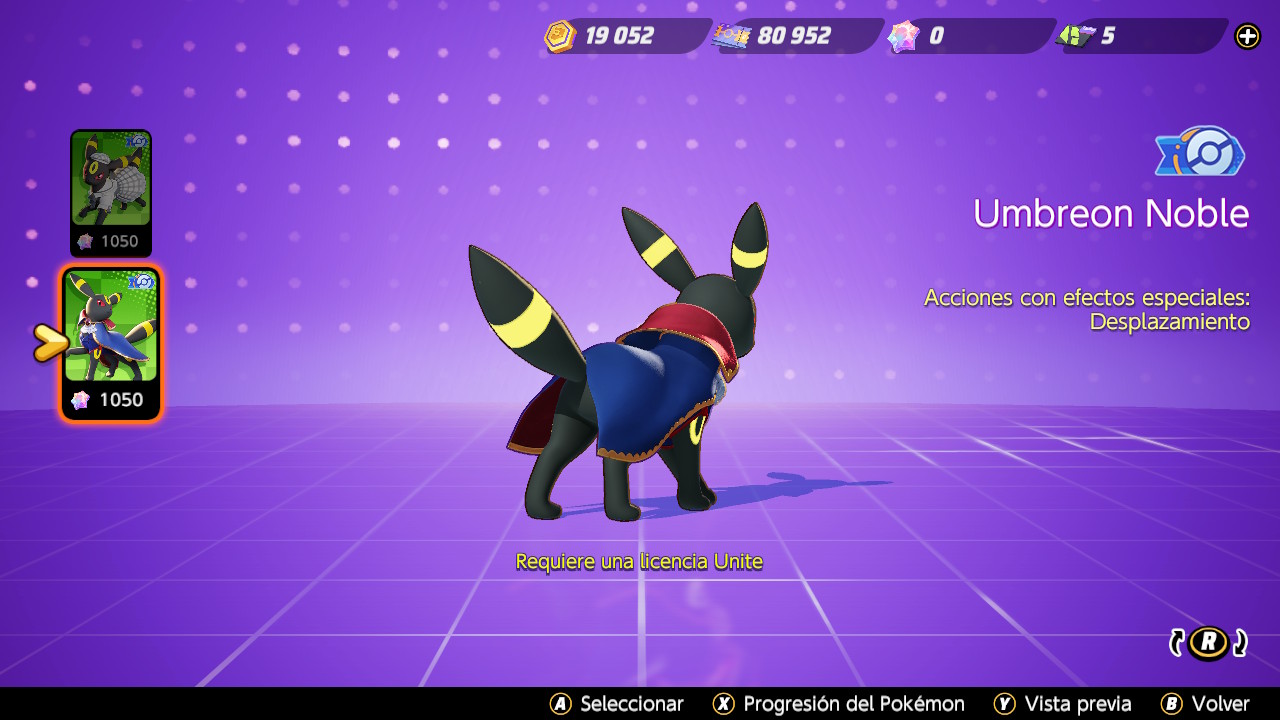Viewport: 1280px width, 720px height.
Task: Open the plus button to add currency
Action: 1247,37
